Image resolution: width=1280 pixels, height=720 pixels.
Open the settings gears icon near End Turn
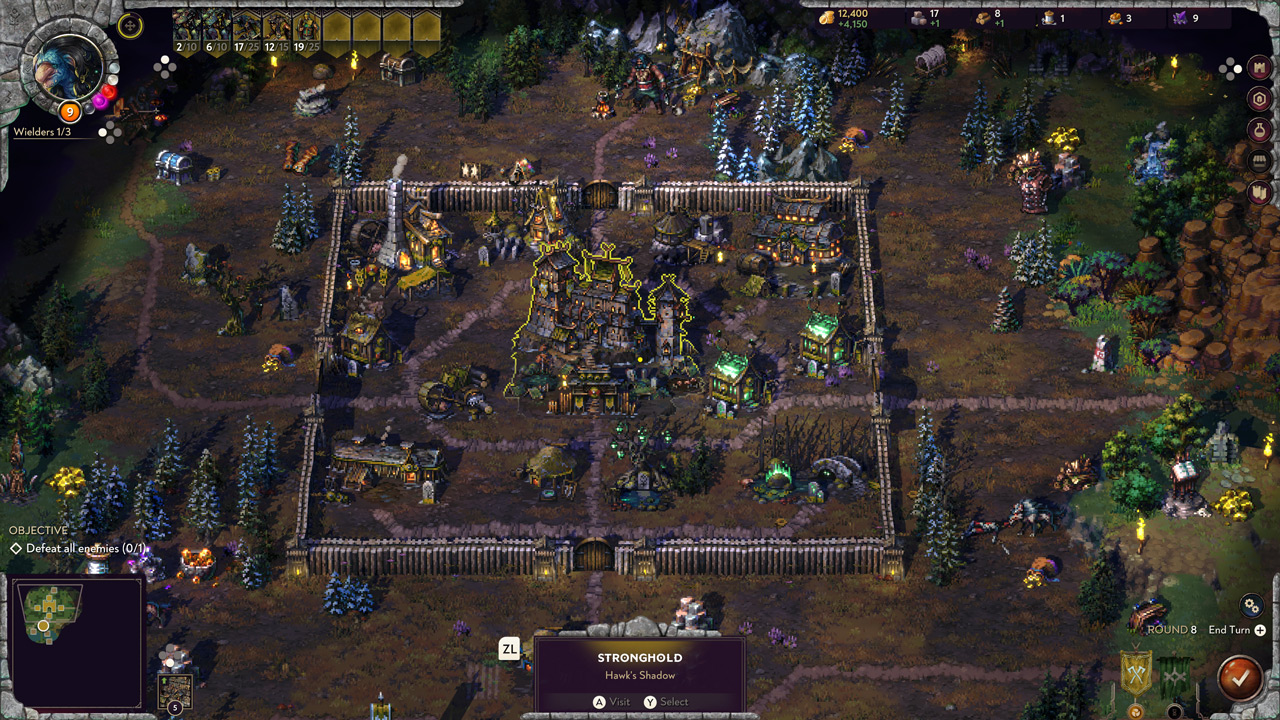click(x=1251, y=606)
